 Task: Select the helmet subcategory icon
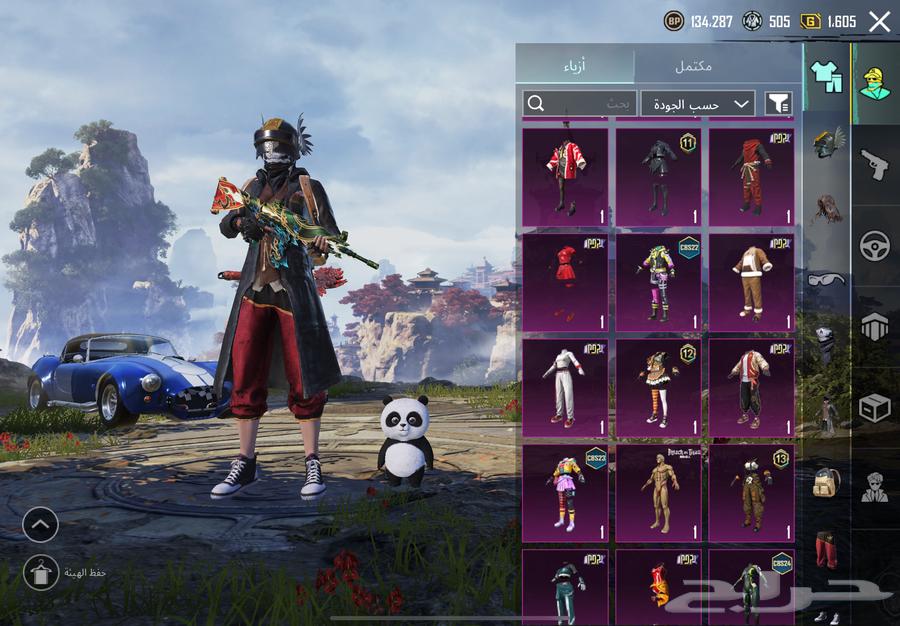[828, 143]
